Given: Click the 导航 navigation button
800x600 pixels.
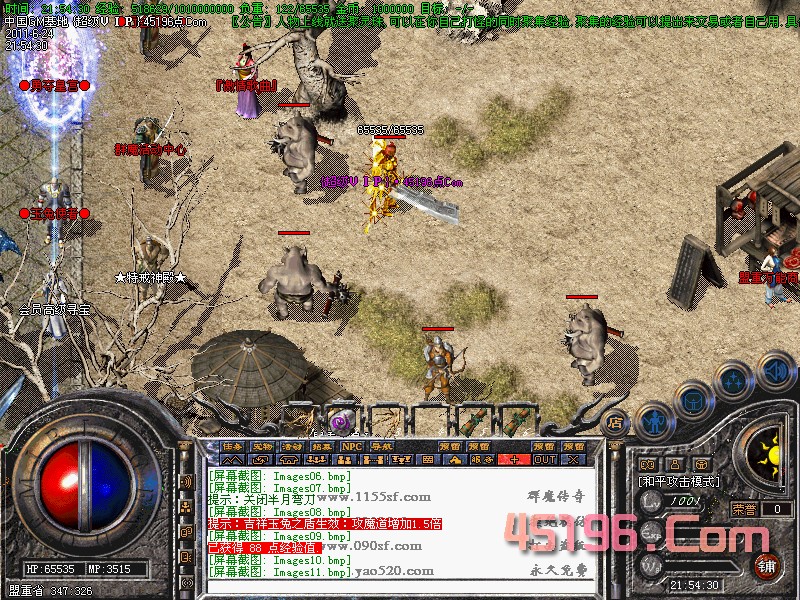Looking at the screenshot, I should click(381, 446).
